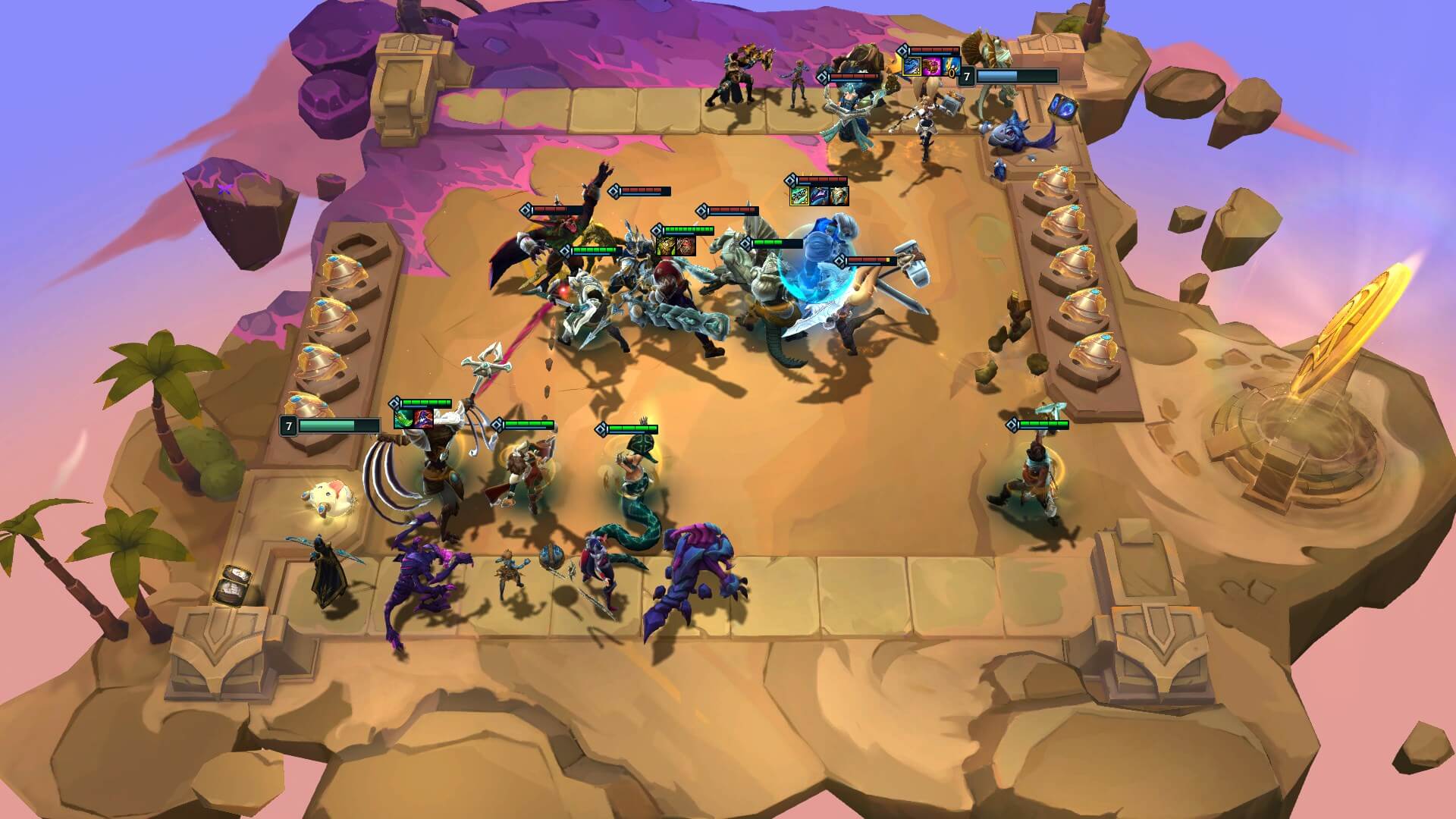Select the Zephyr item icon showing 0
1456x819 pixels.
[951, 67]
